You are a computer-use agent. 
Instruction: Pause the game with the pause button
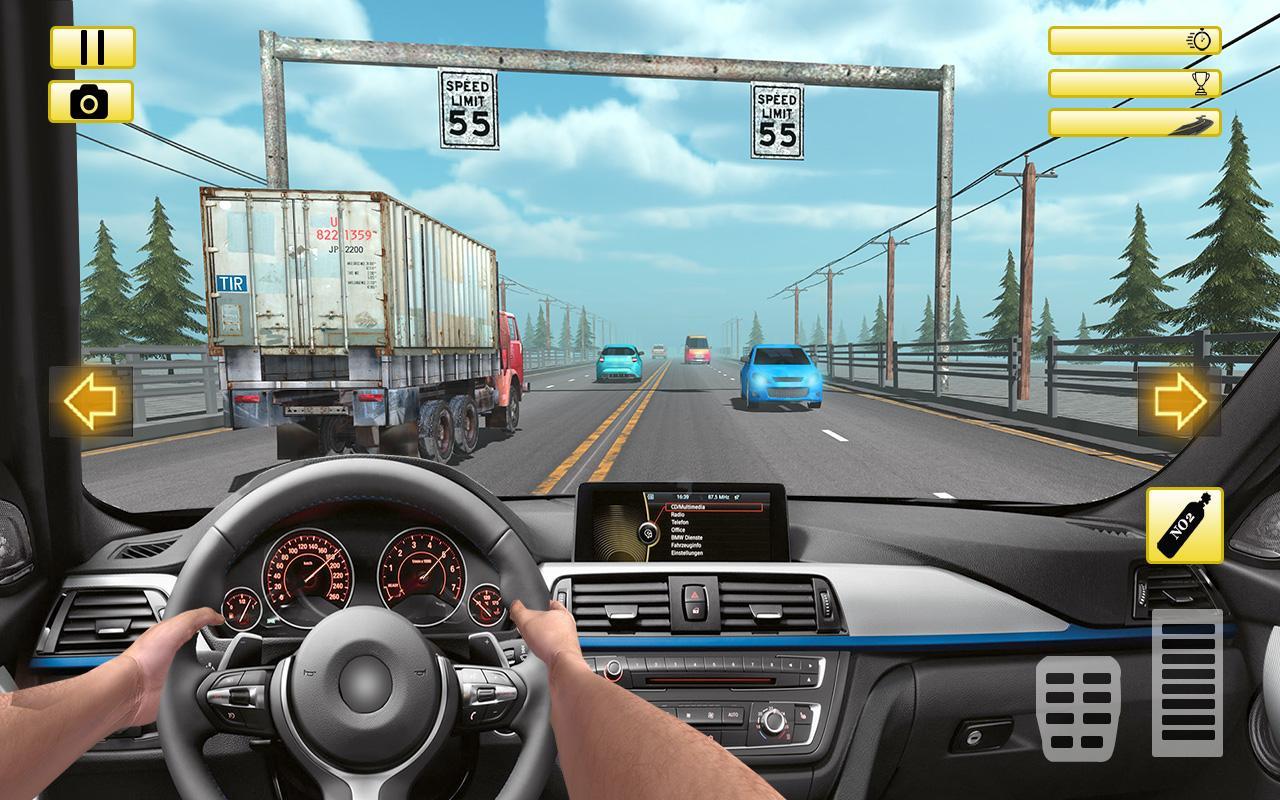pyautogui.click(x=92, y=47)
